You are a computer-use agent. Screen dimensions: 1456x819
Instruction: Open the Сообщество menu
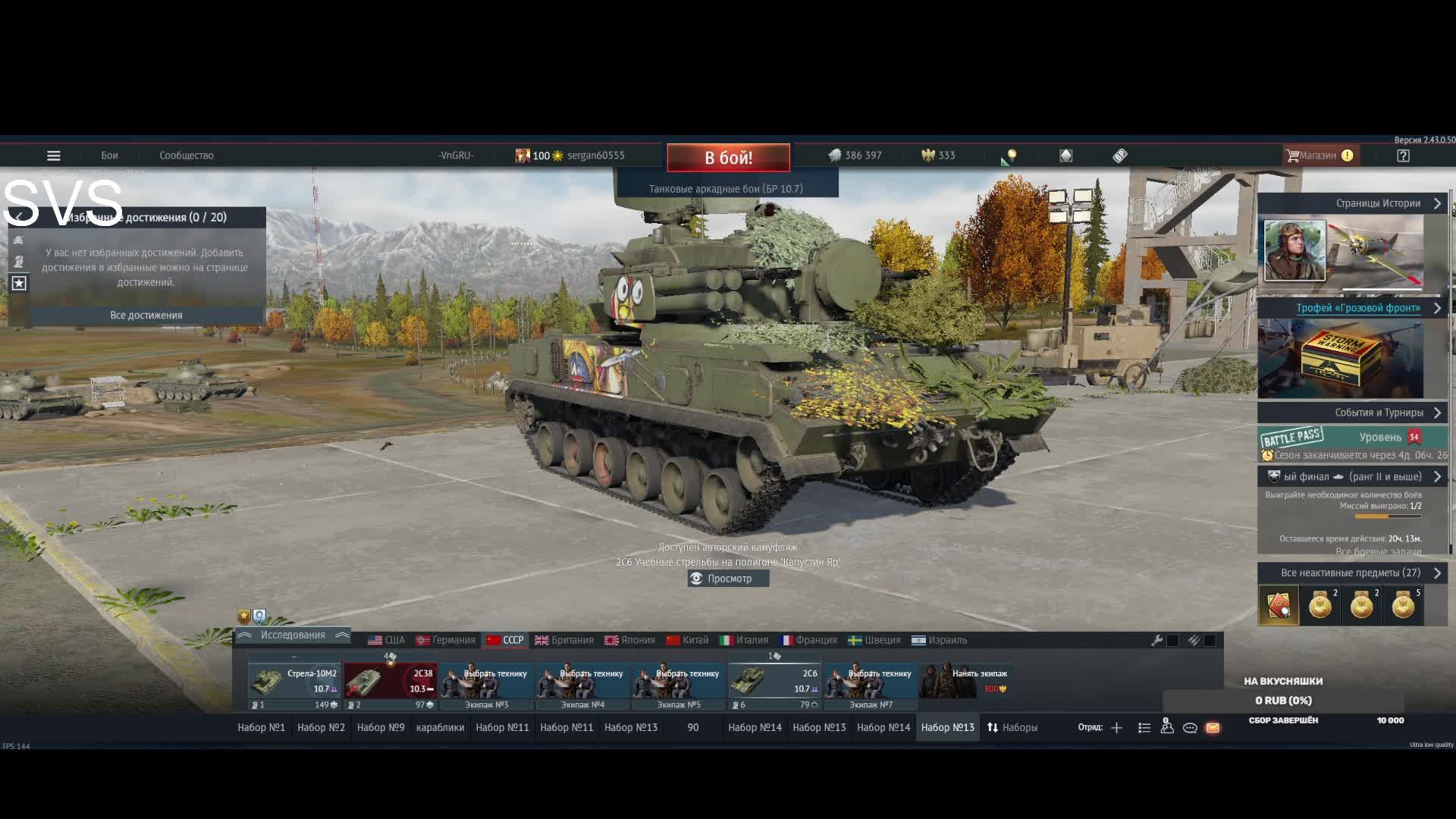point(186,155)
